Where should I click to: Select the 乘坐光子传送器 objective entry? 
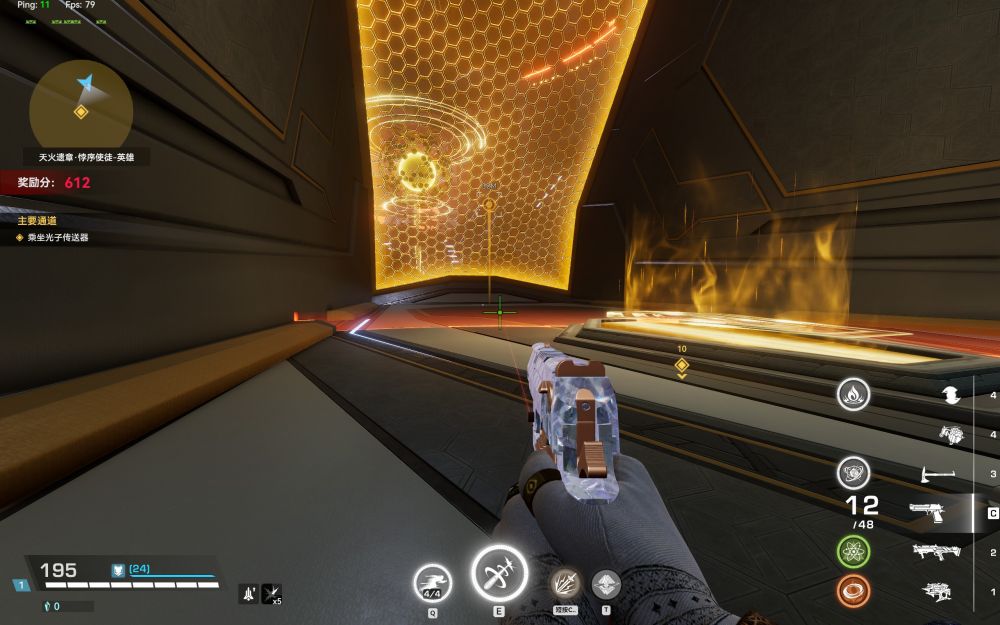[58, 238]
